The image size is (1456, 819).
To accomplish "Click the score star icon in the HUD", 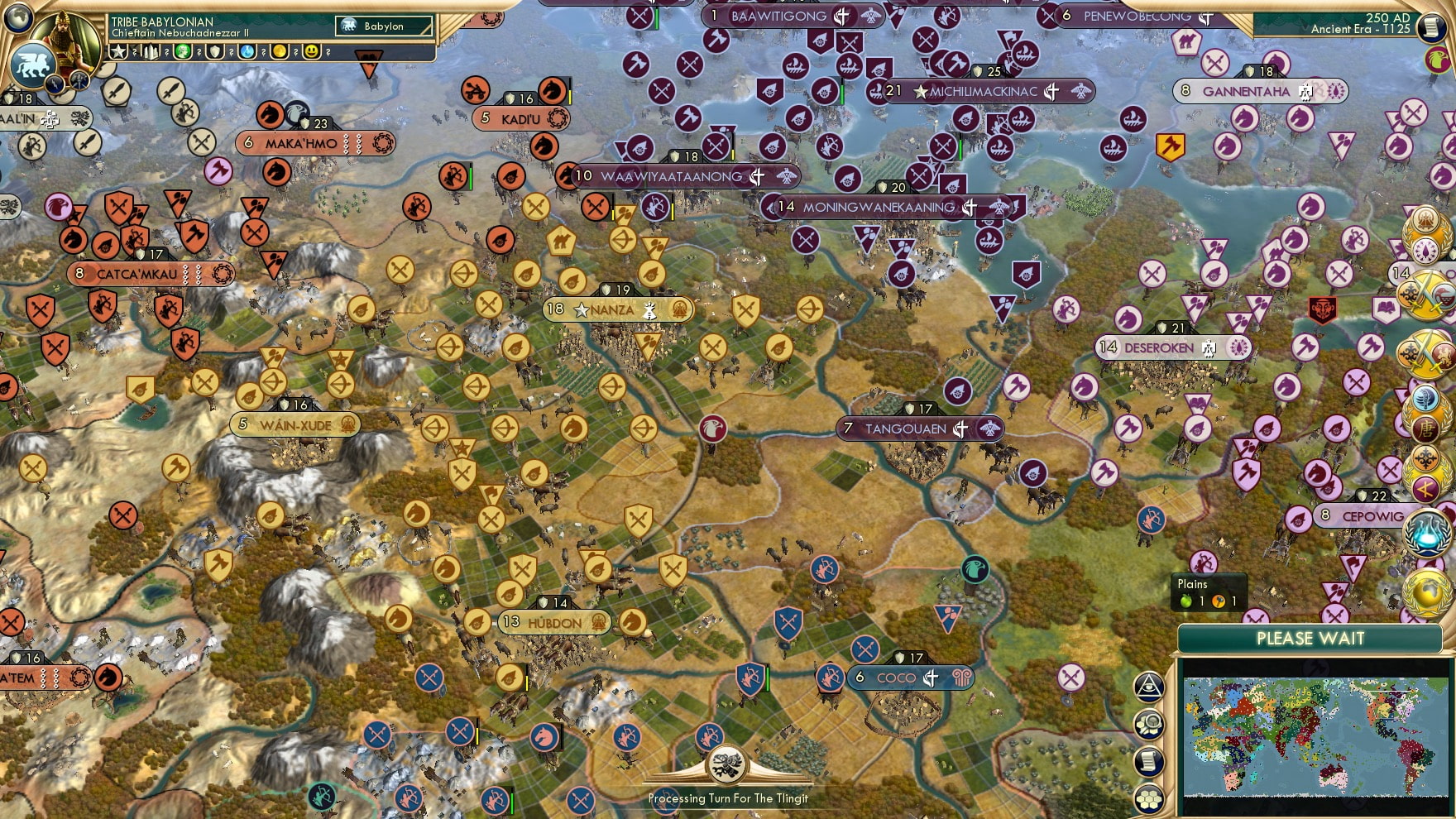I will pyautogui.click(x=118, y=52).
